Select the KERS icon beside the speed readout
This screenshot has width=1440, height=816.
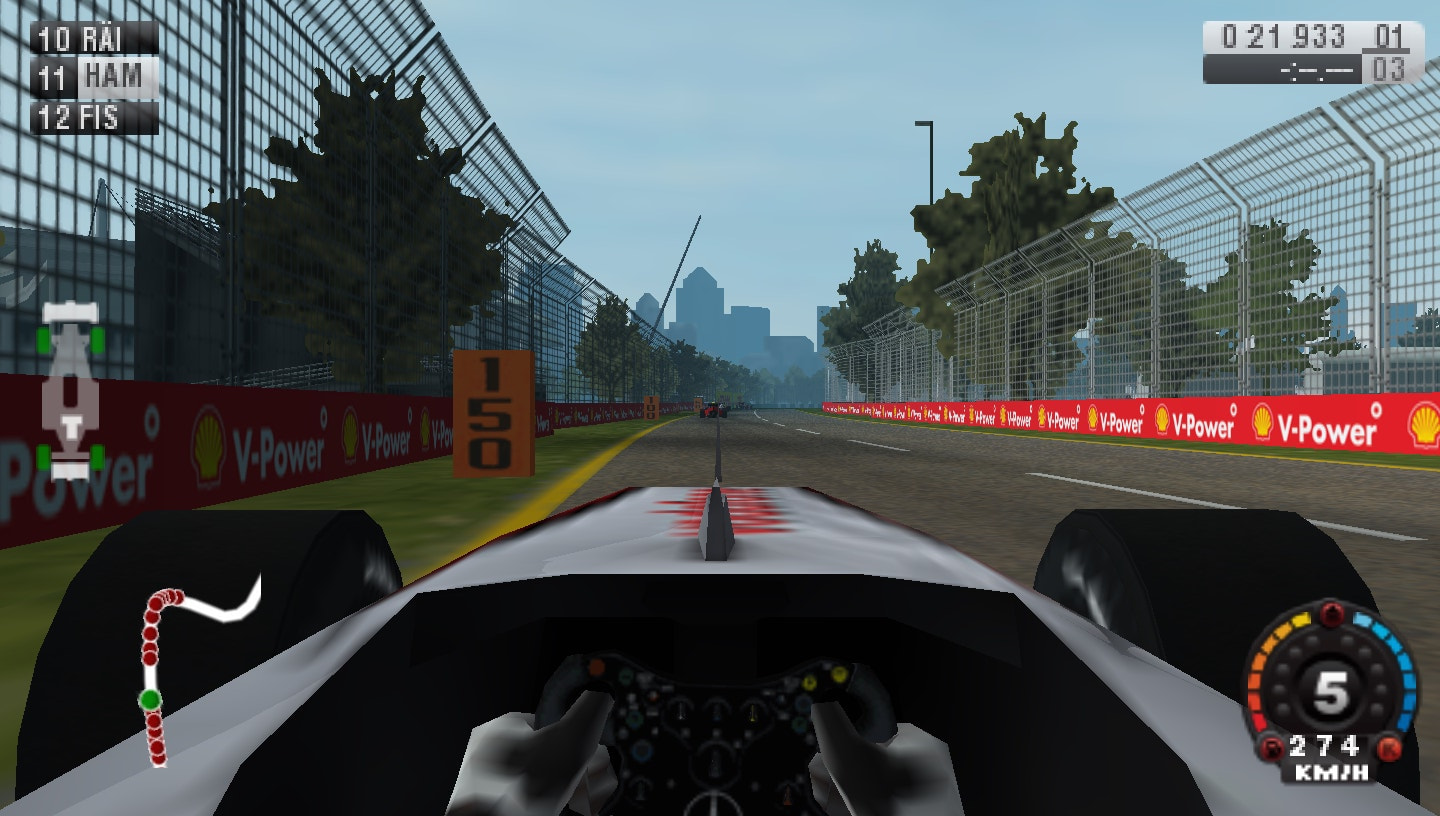point(1386,747)
